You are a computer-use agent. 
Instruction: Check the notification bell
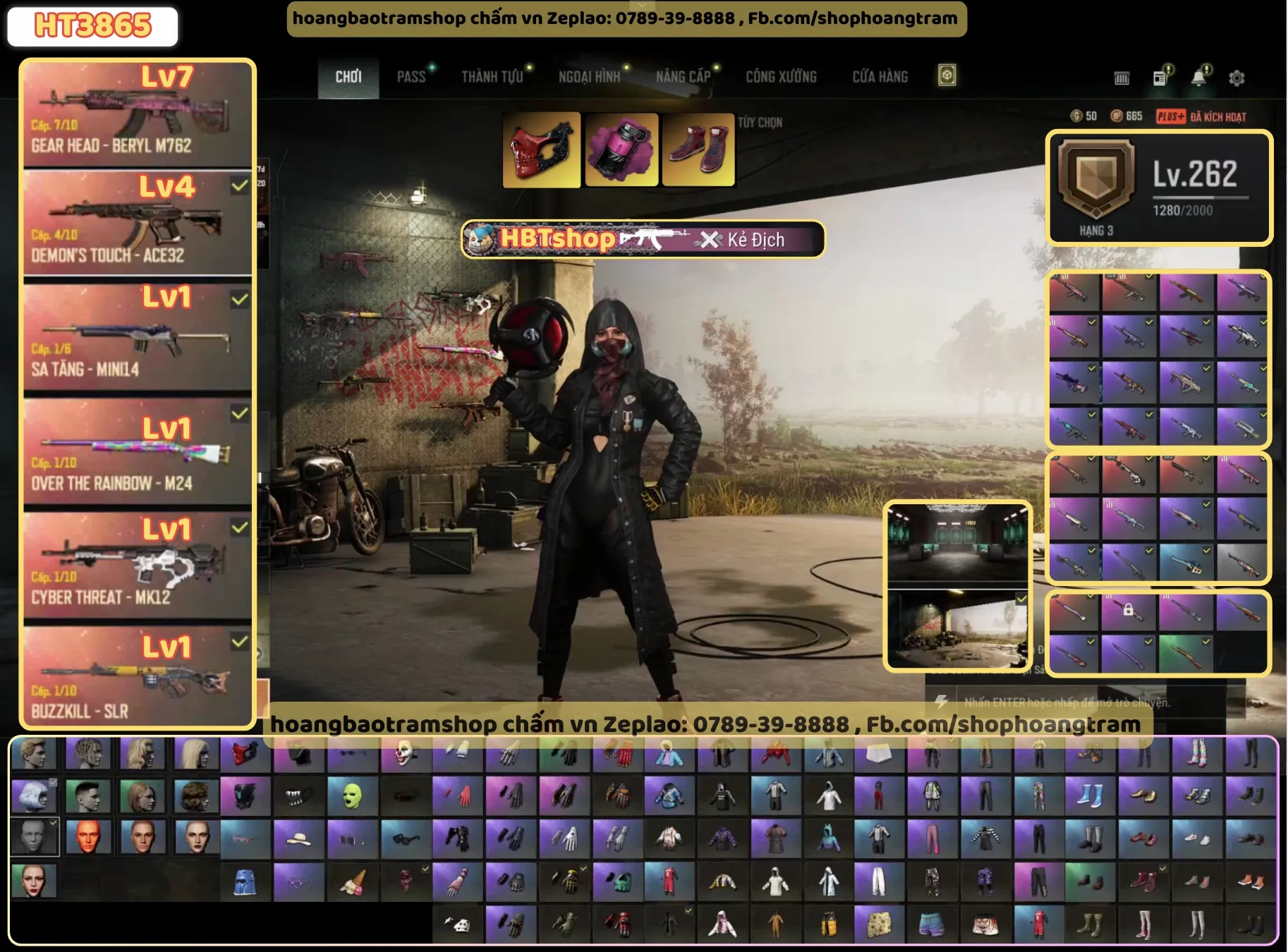pos(1198,78)
